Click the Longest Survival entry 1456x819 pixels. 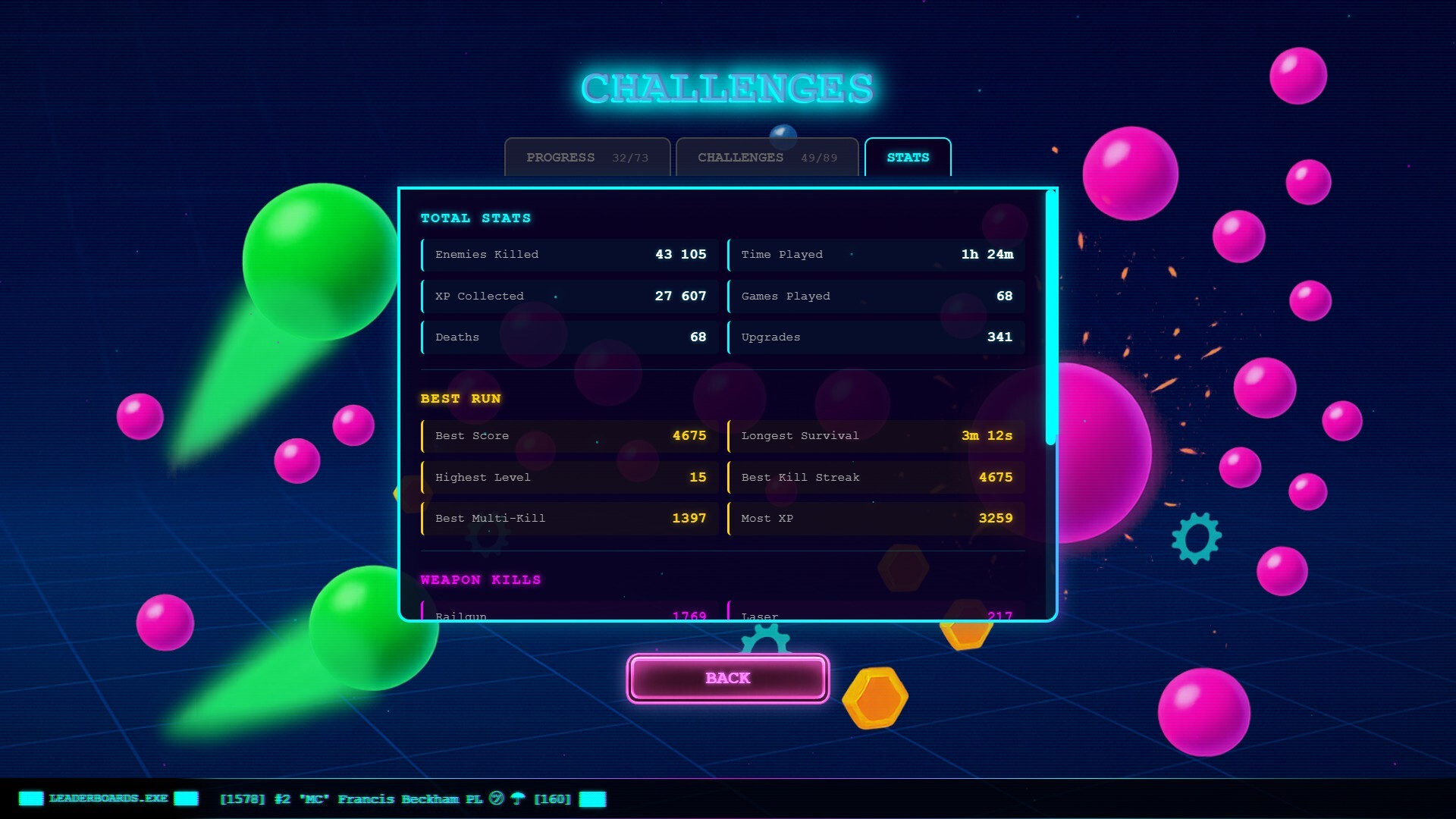point(876,435)
